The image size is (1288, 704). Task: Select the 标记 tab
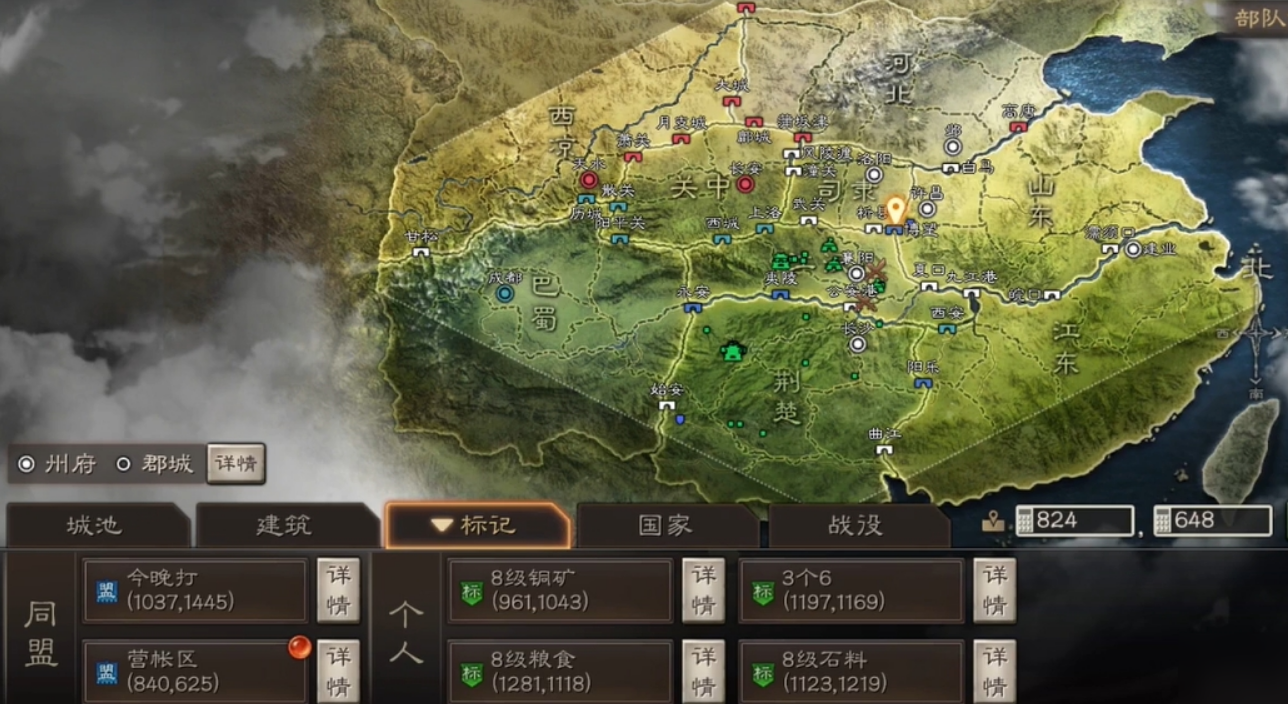click(477, 526)
